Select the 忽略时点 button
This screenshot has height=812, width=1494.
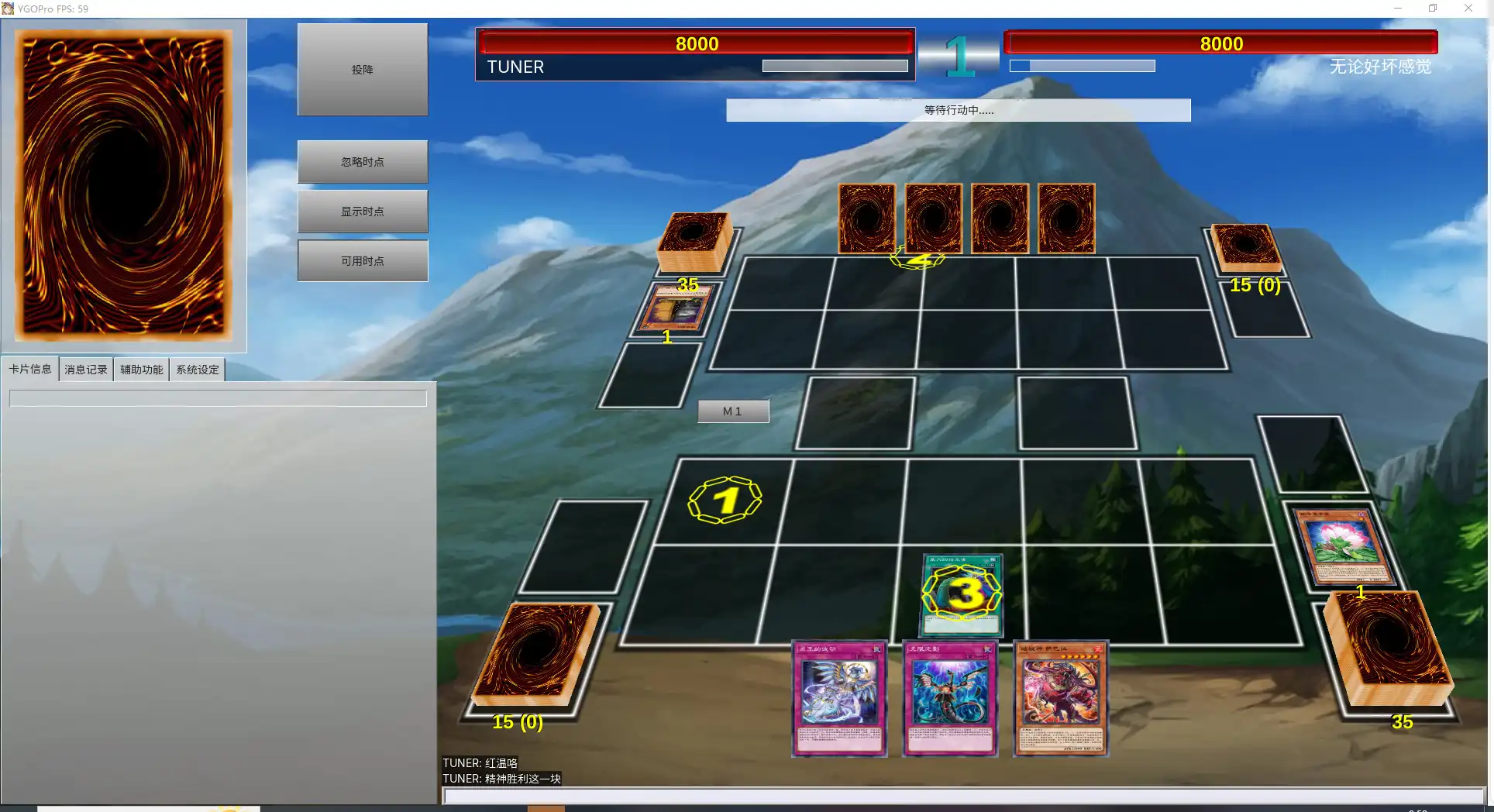click(x=362, y=162)
